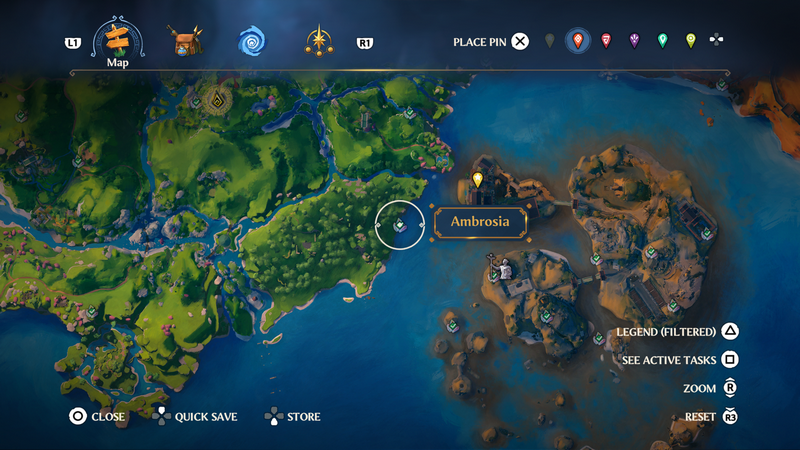The height and width of the screenshot is (450, 800).
Task: Select the green pin marker
Action: coord(662,41)
